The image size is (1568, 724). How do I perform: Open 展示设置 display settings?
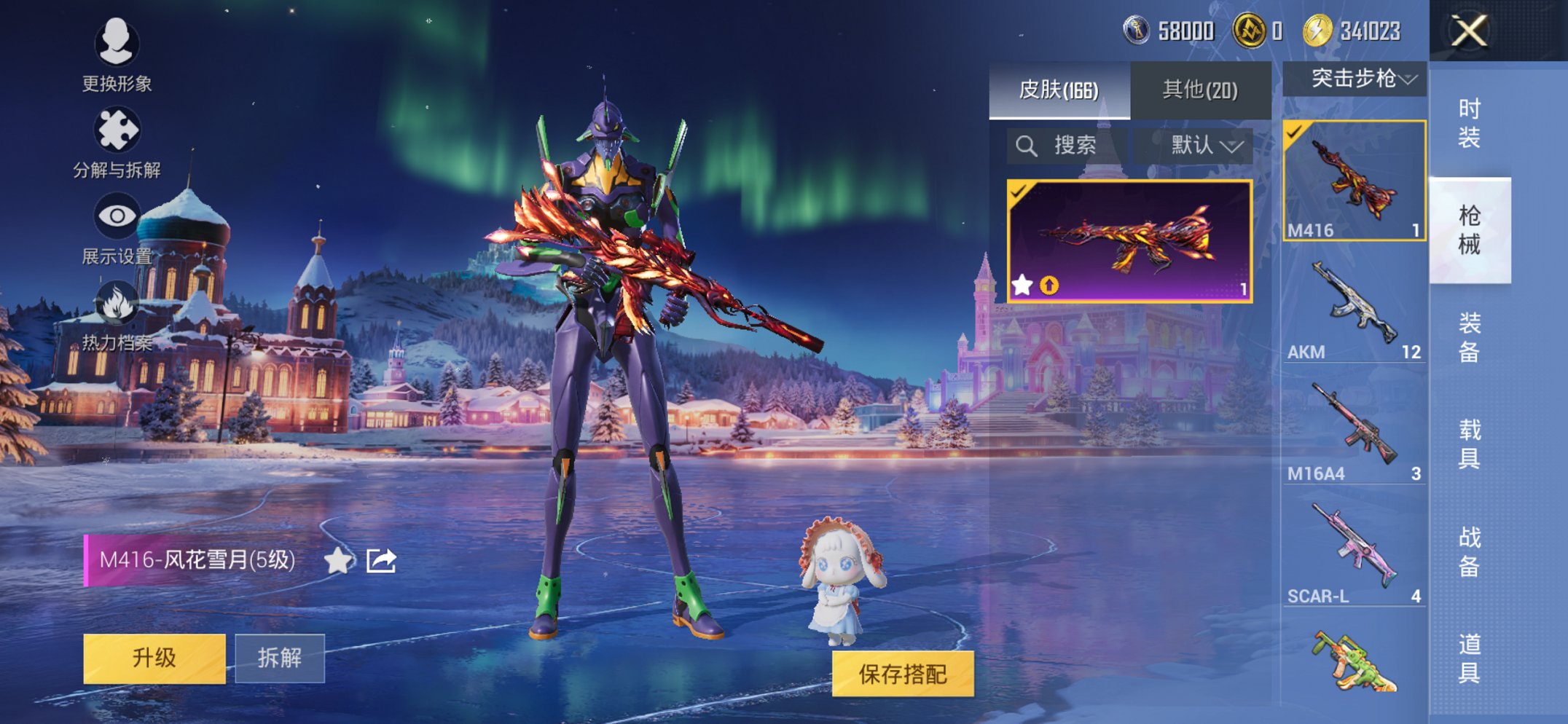pyautogui.click(x=117, y=227)
